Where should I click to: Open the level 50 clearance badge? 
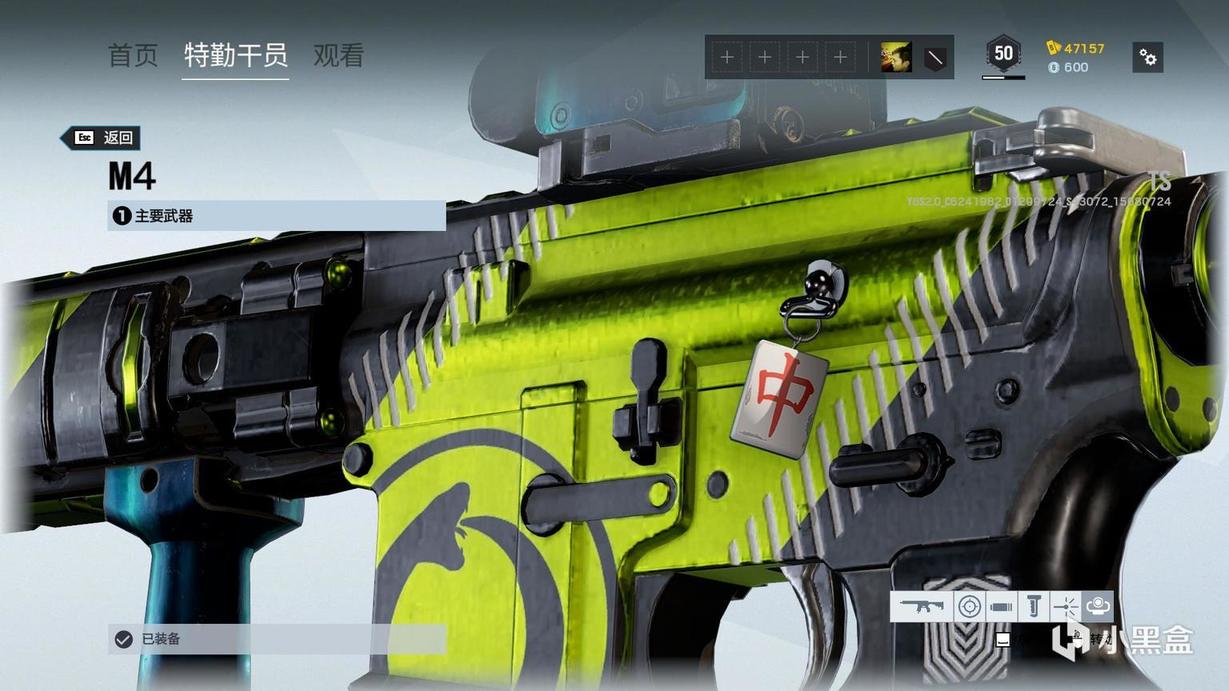[x=1003, y=54]
